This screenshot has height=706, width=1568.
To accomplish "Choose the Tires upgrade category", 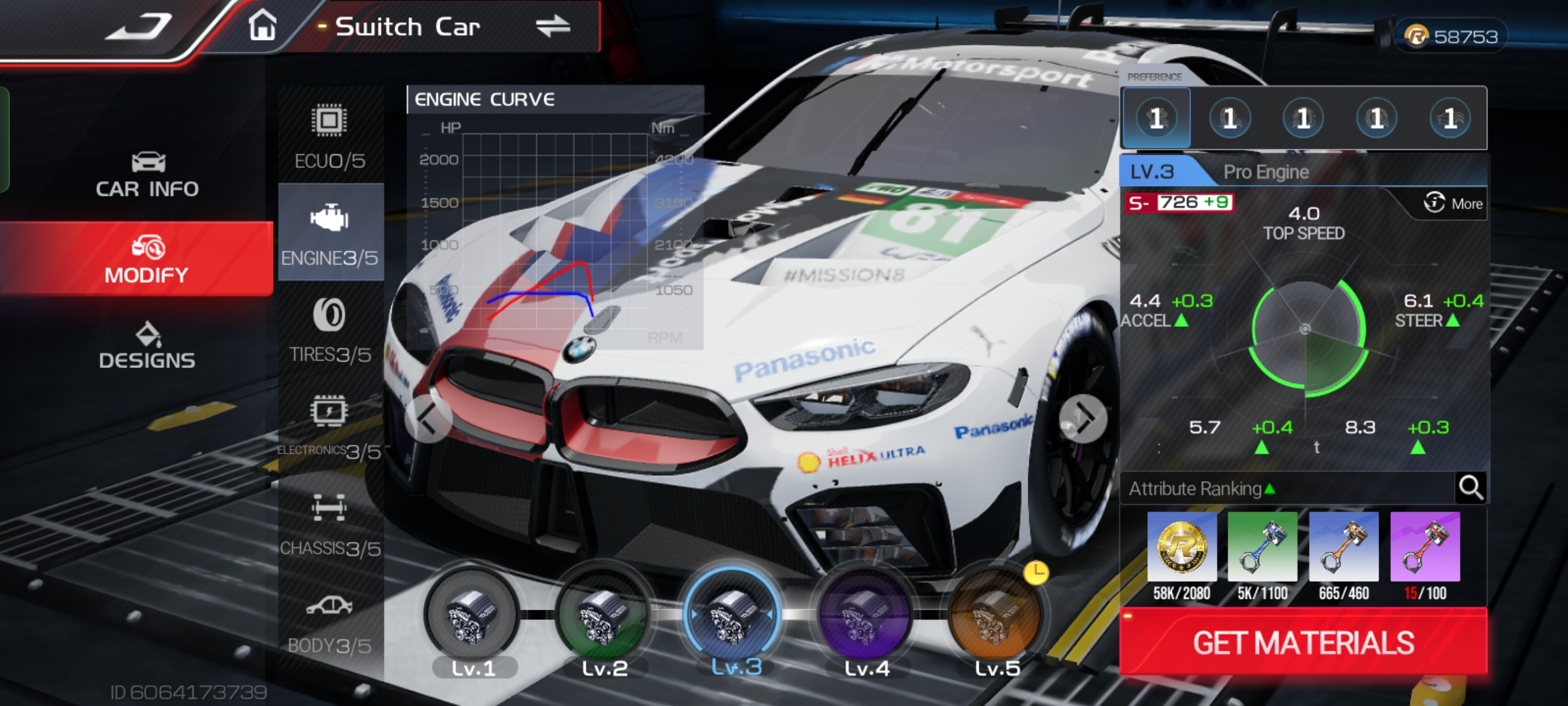I will point(330,330).
